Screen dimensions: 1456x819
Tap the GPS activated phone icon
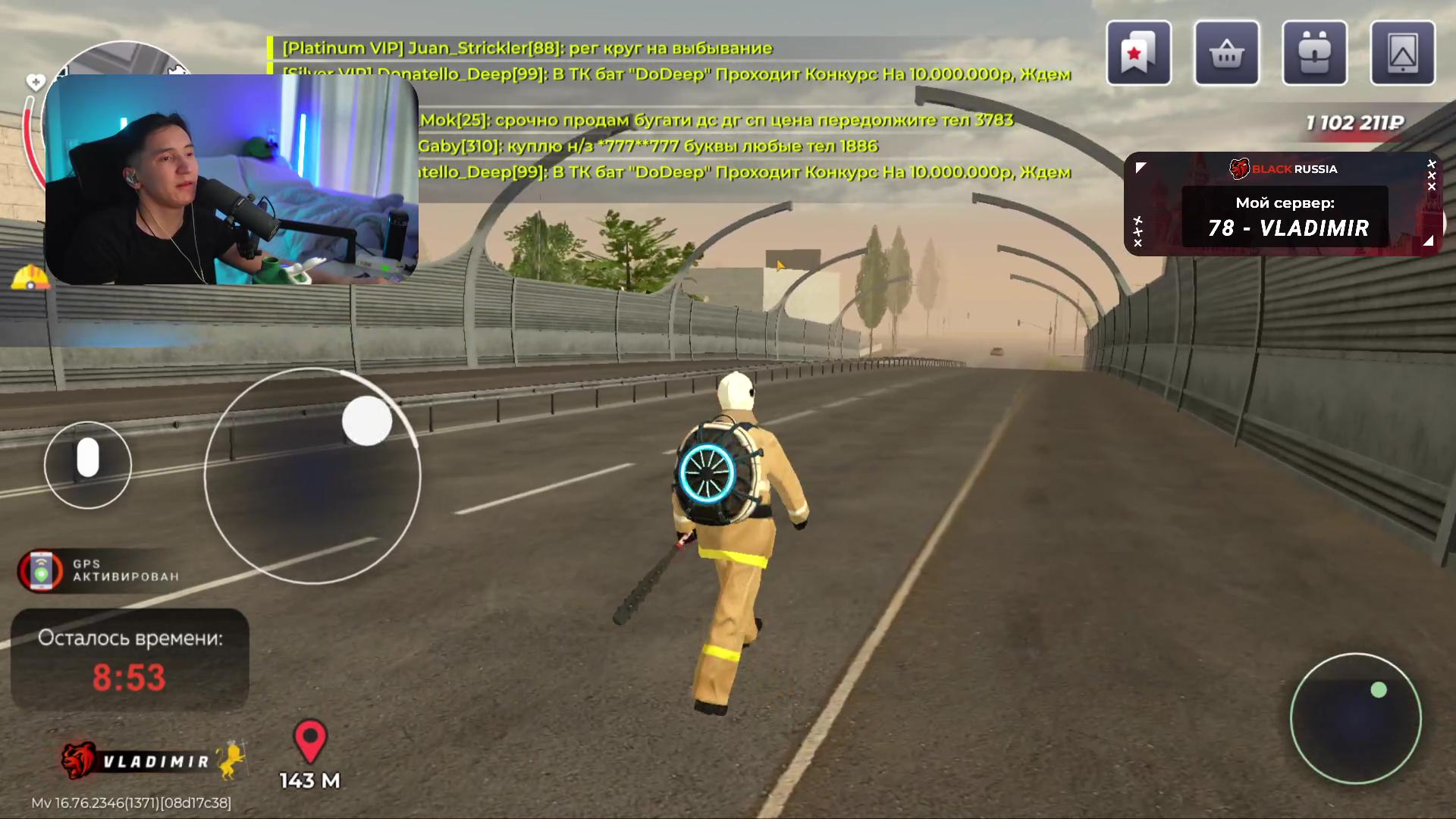click(41, 570)
